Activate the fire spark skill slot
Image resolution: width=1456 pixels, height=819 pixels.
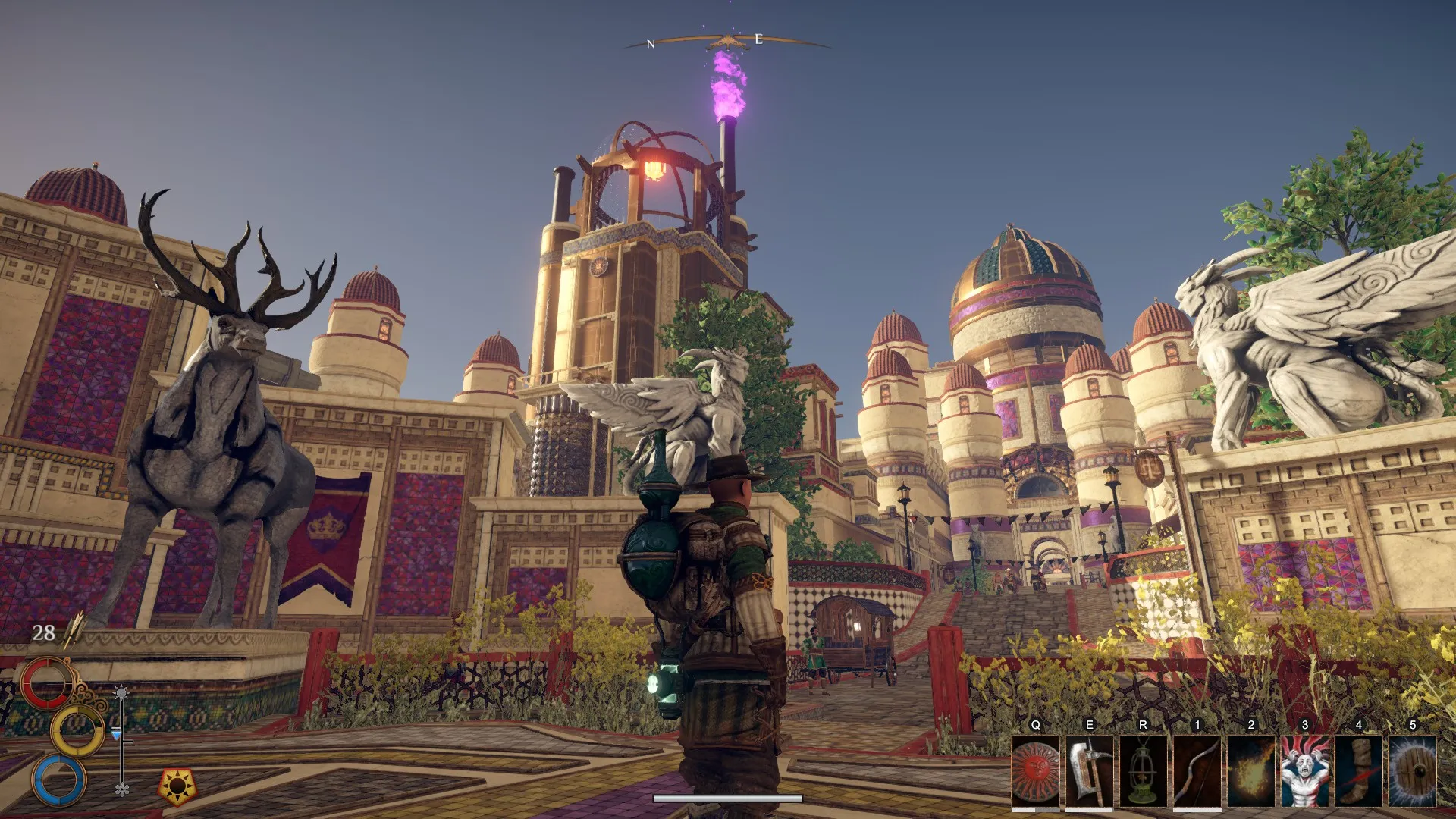pyautogui.click(x=1250, y=771)
